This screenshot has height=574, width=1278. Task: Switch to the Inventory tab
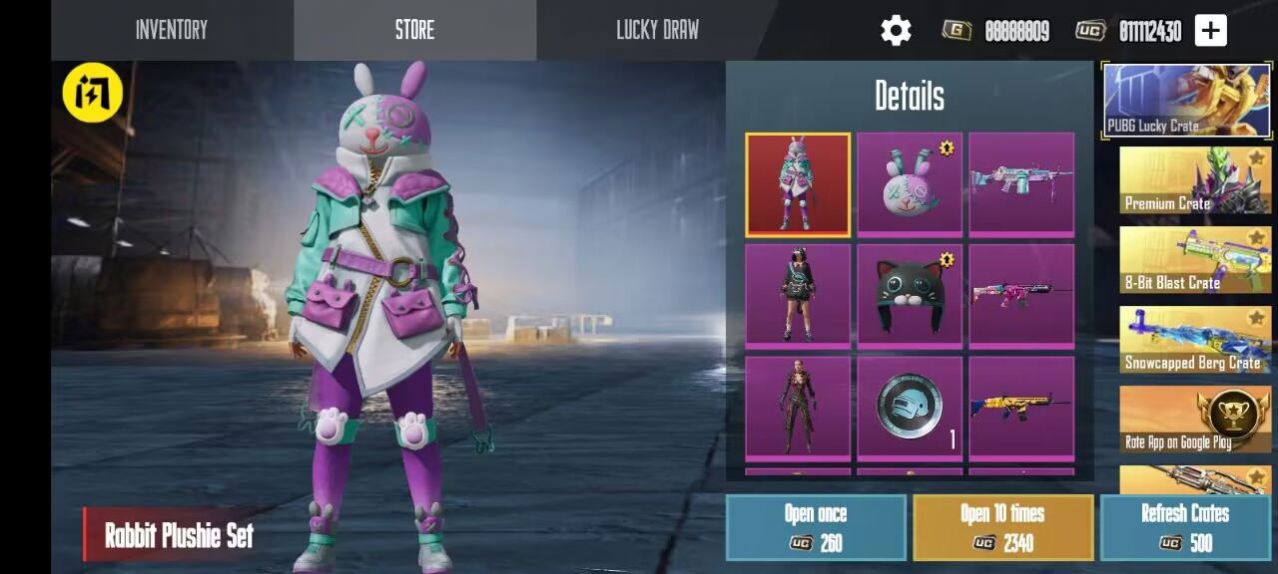point(171,30)
